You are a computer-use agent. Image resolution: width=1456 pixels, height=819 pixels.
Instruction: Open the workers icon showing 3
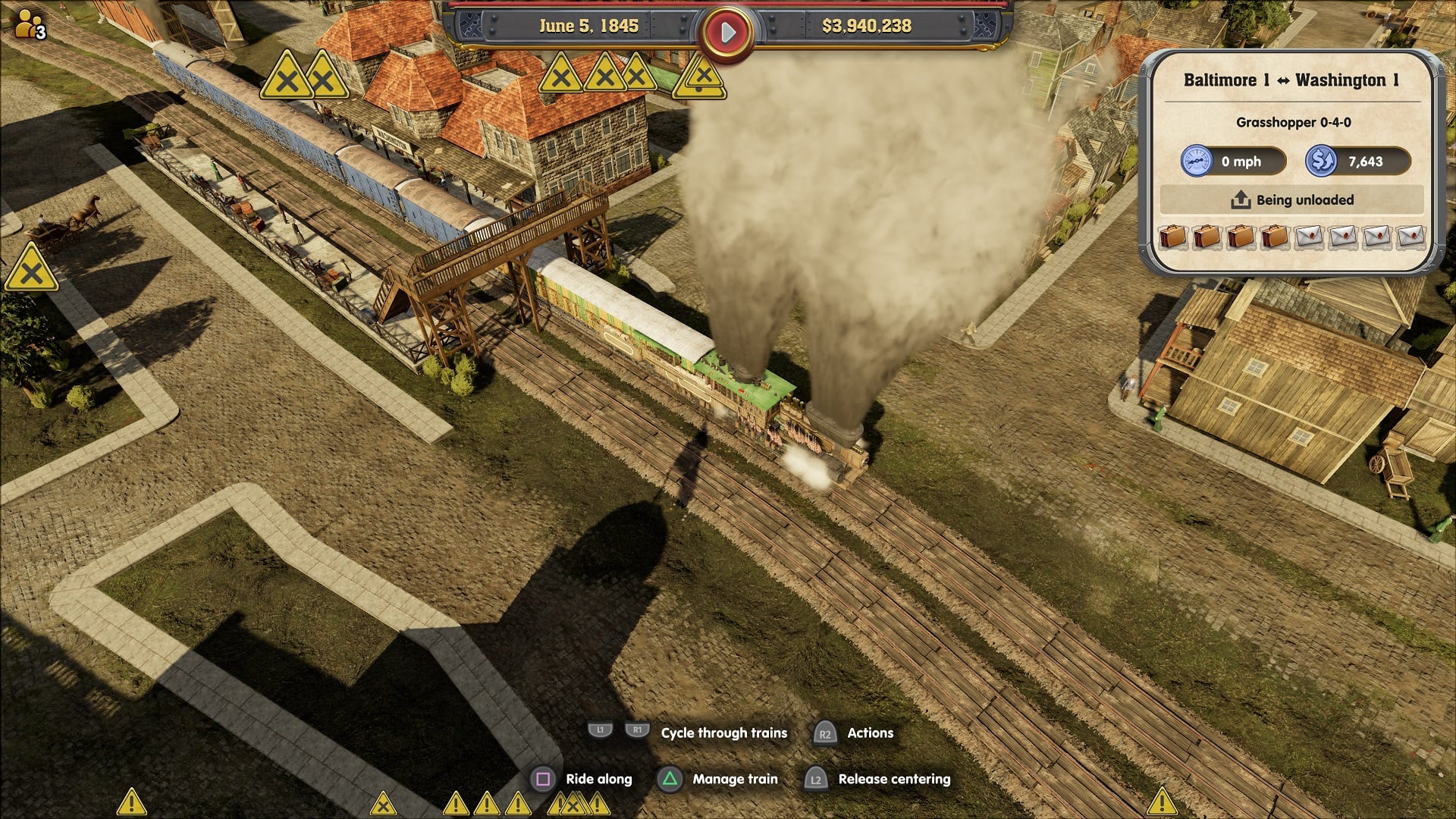tap(30, 25)
